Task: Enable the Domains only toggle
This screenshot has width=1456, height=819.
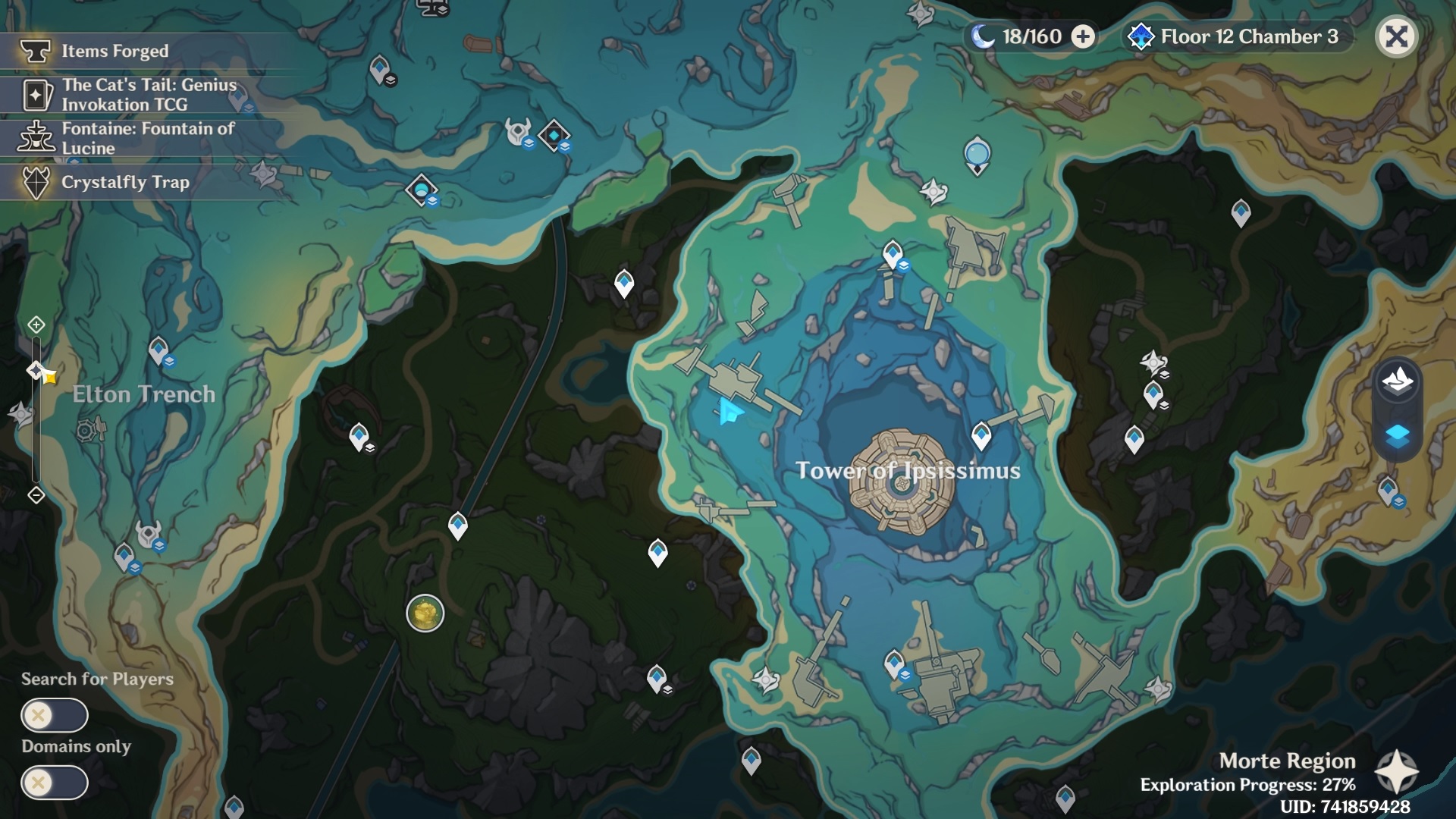Action: (x=56, y=781)
